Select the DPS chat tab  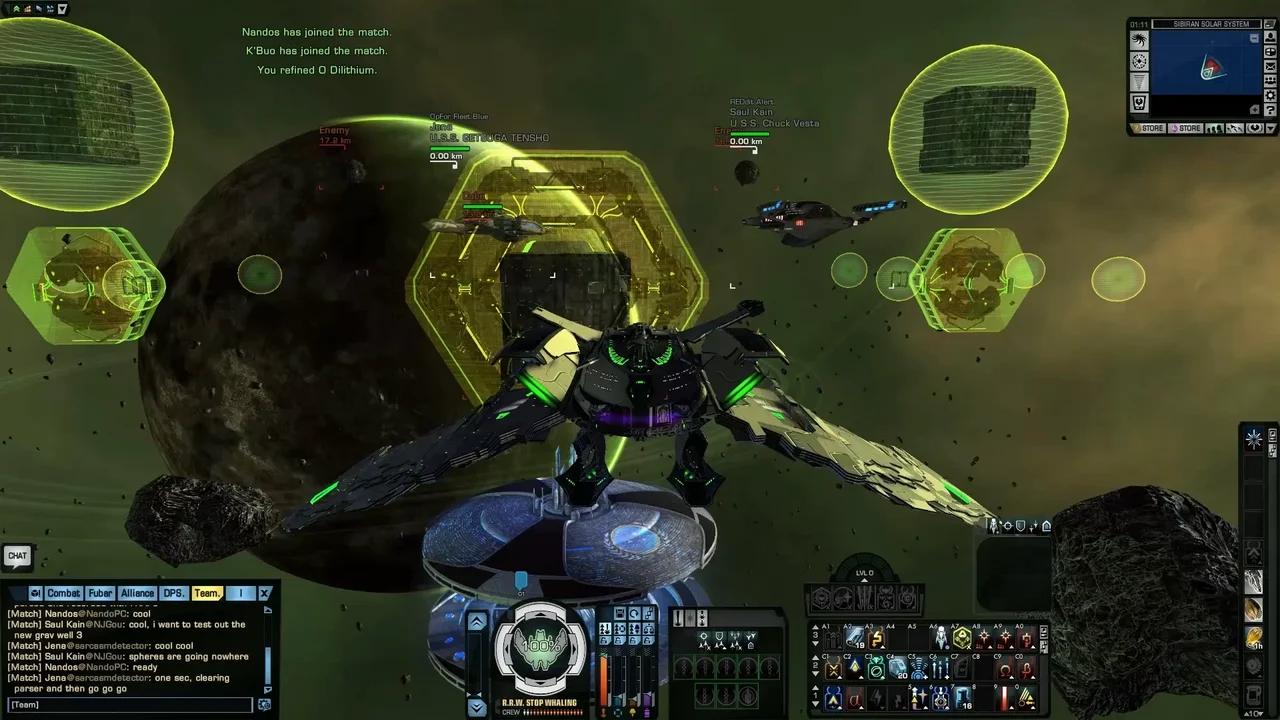click(x=173, y=593)
